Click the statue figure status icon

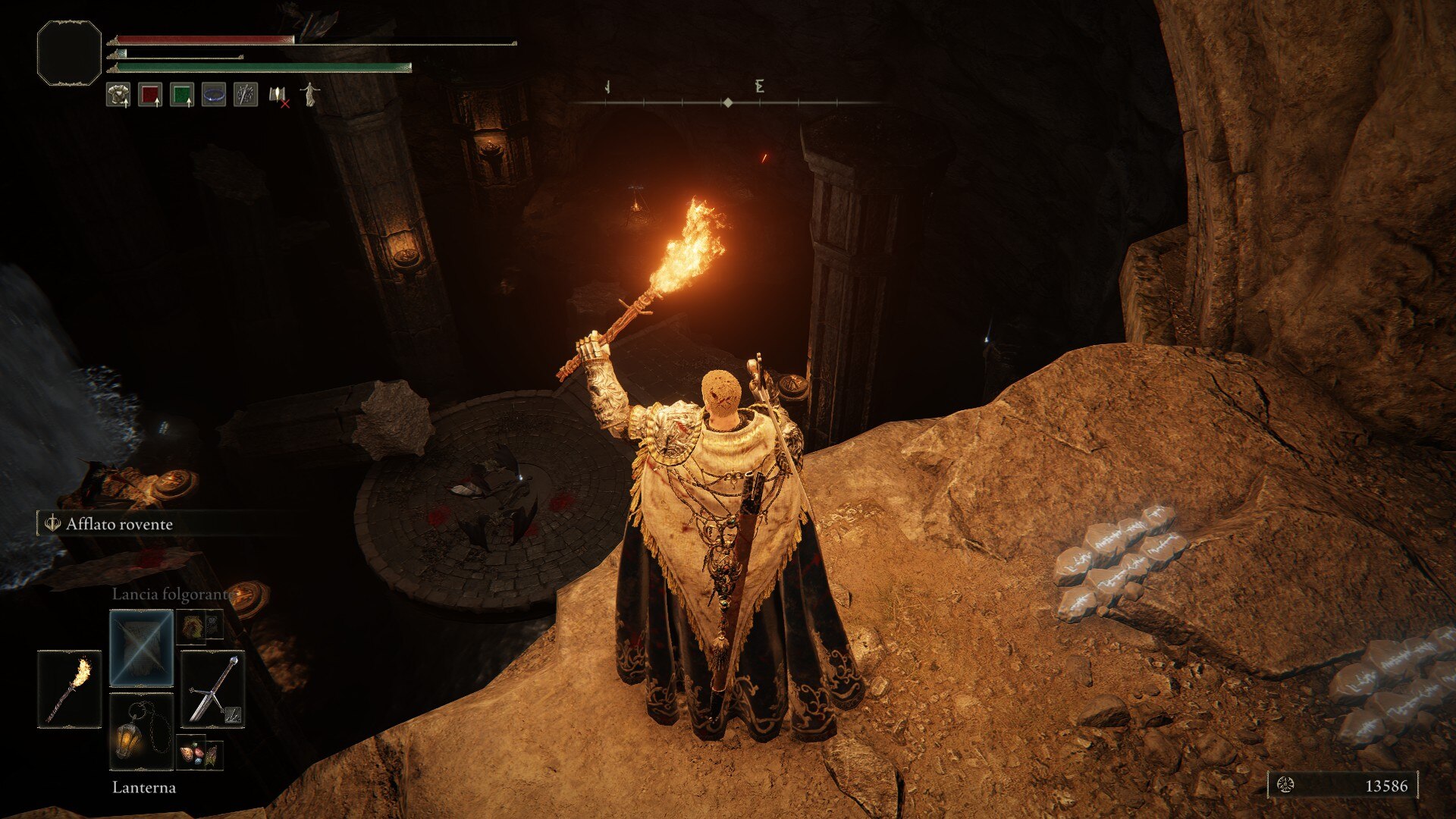click(x=309, y=95)
